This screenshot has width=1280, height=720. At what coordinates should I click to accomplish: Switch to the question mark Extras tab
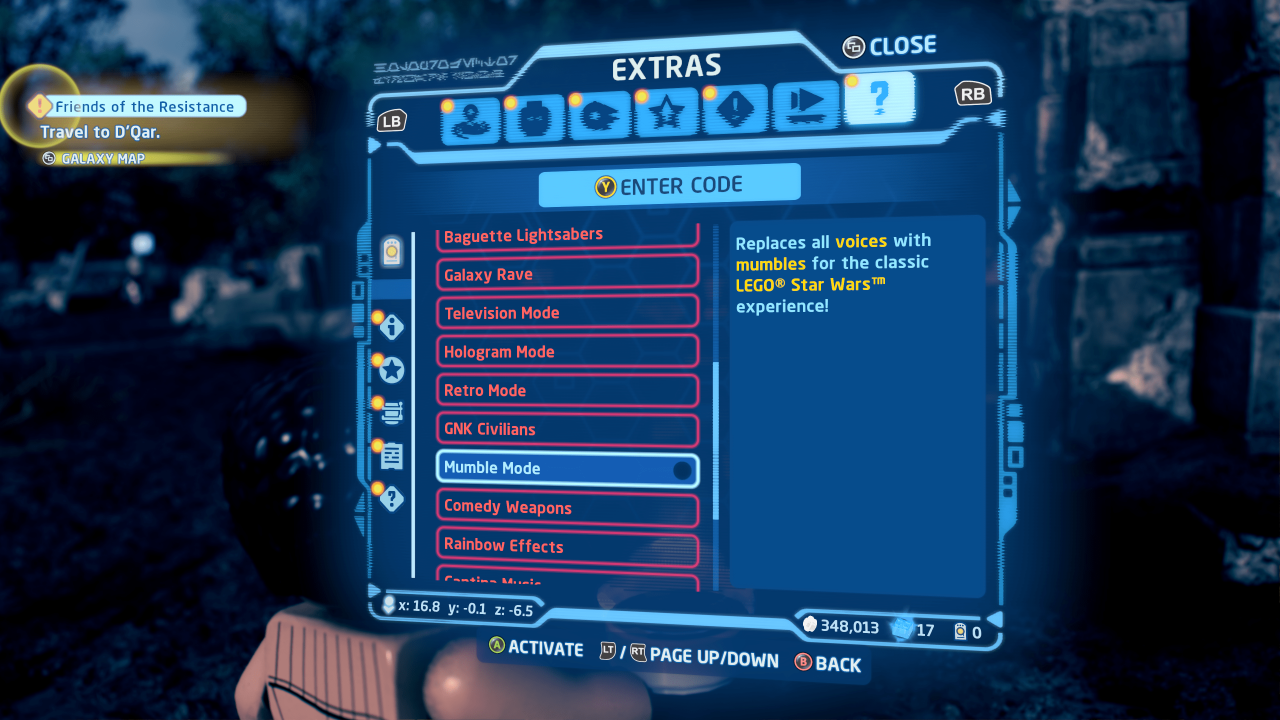point(879,99)
